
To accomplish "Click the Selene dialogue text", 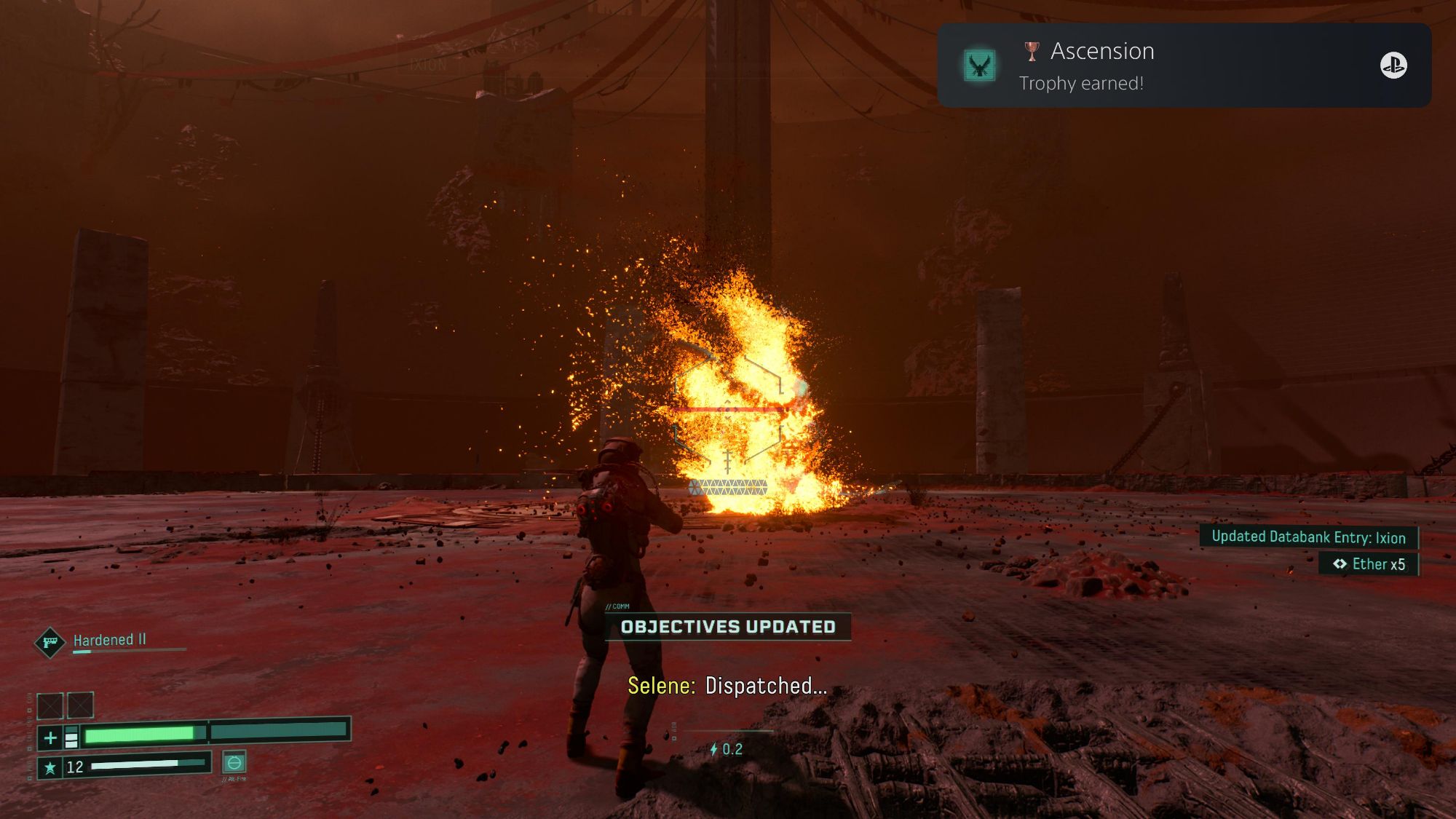I will point(727,686).
